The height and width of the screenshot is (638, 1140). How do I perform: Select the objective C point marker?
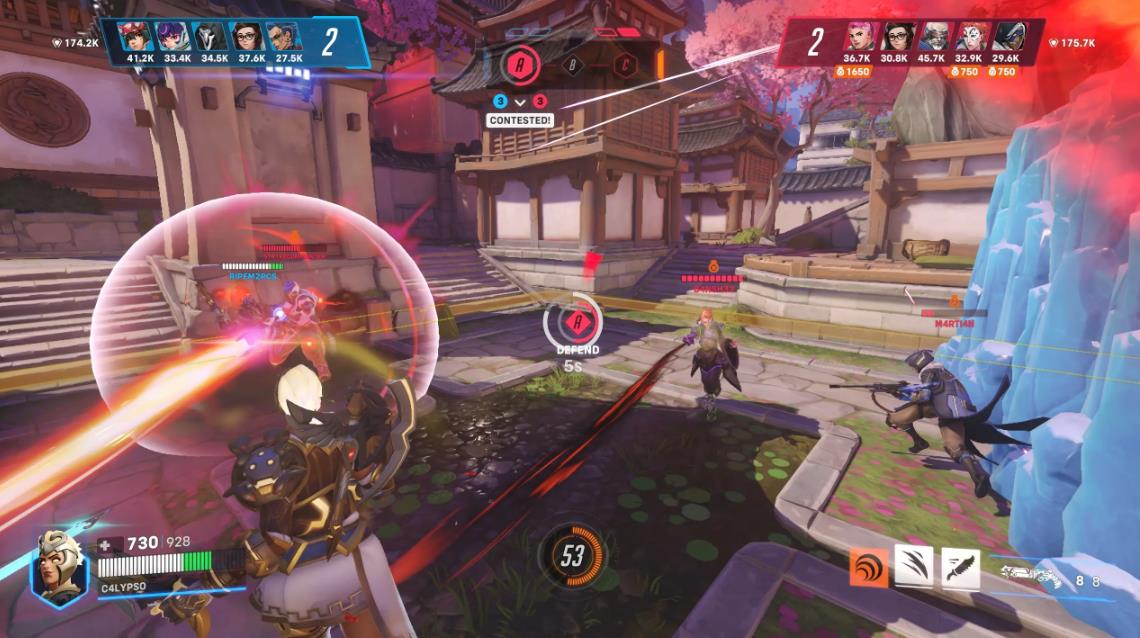pos(626,66)
